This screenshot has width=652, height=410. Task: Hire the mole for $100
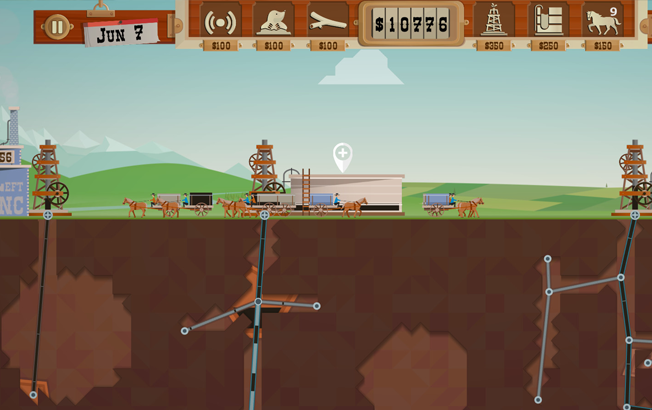273,21
